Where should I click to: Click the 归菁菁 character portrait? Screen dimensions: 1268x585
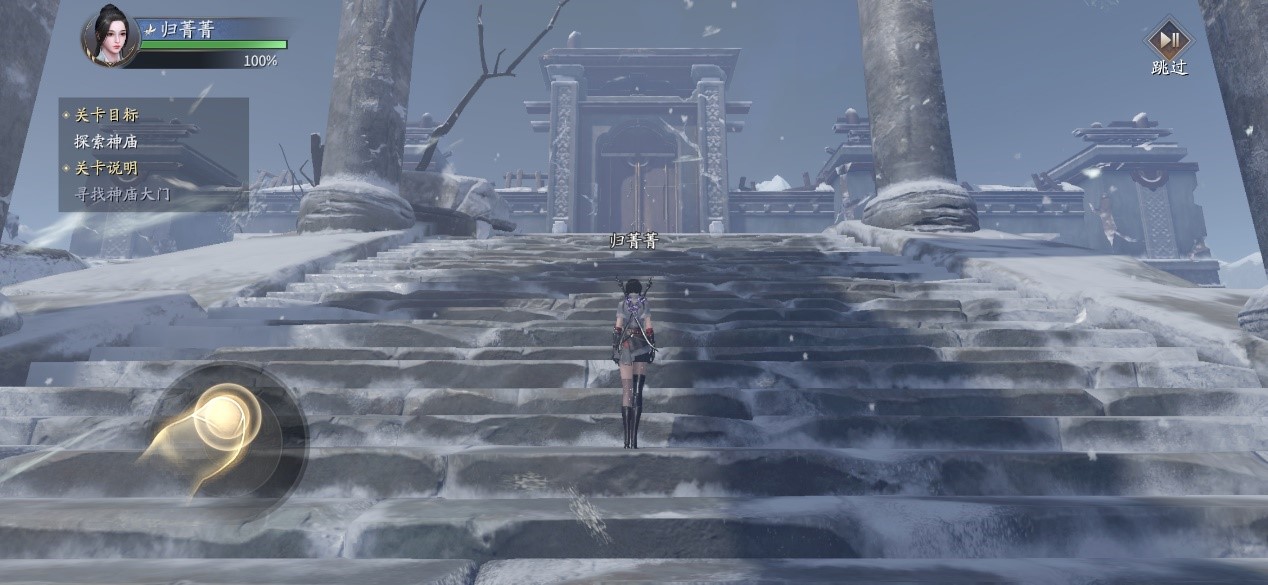[111, 38]
